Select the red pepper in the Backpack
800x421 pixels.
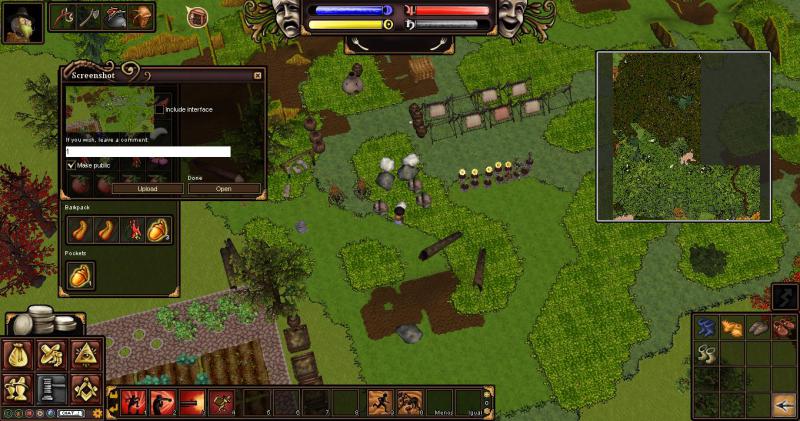tap(132, 230)
